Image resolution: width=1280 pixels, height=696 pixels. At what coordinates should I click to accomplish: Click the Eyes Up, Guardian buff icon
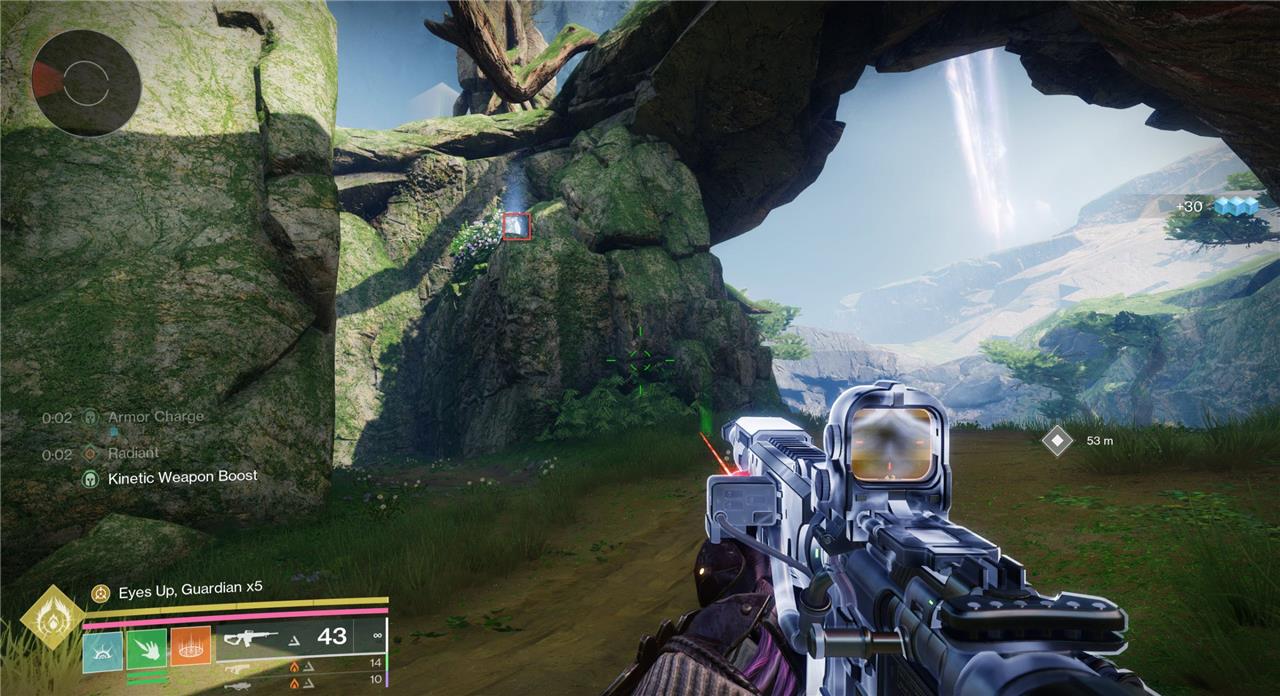(100, 593)
